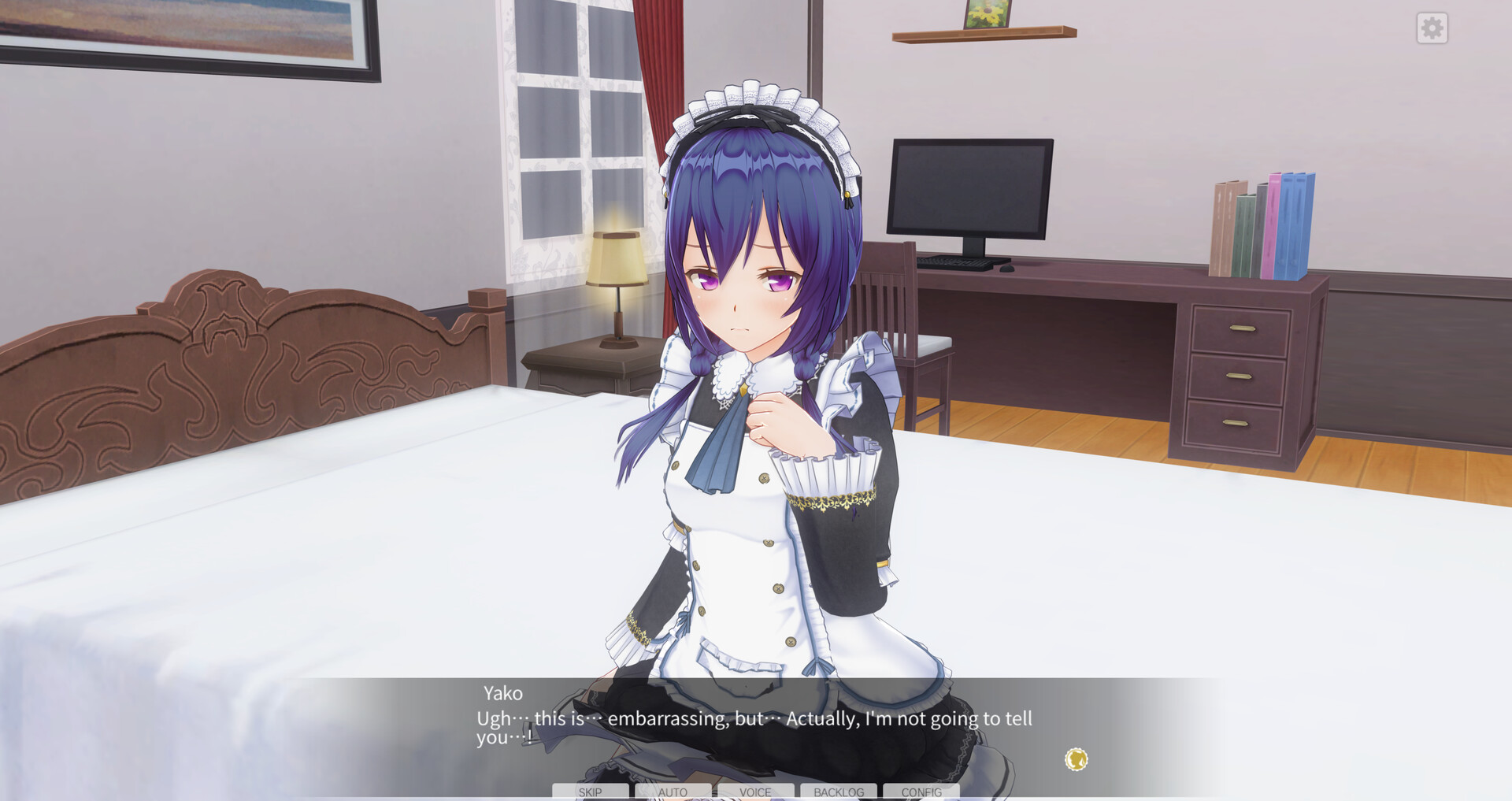Click the golden cameo emblem near the dialogue
1512x801 pixels.
1076,758
